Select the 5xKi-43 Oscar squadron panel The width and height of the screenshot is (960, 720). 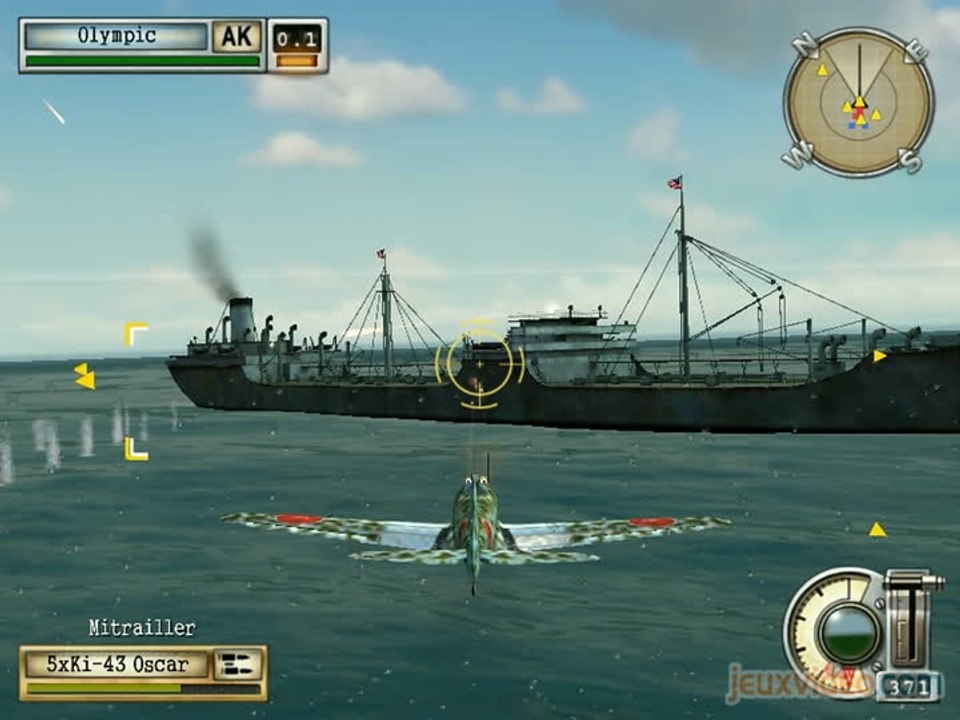(118, 663)
